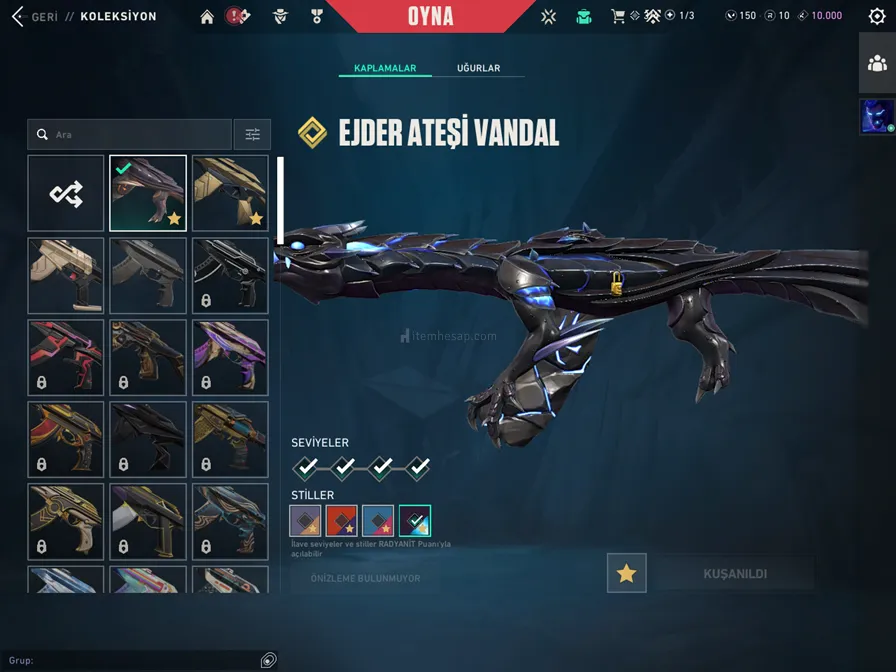Go back with the GERİ arrow
This screenshot has width=896, height=672.
[17, 16]
